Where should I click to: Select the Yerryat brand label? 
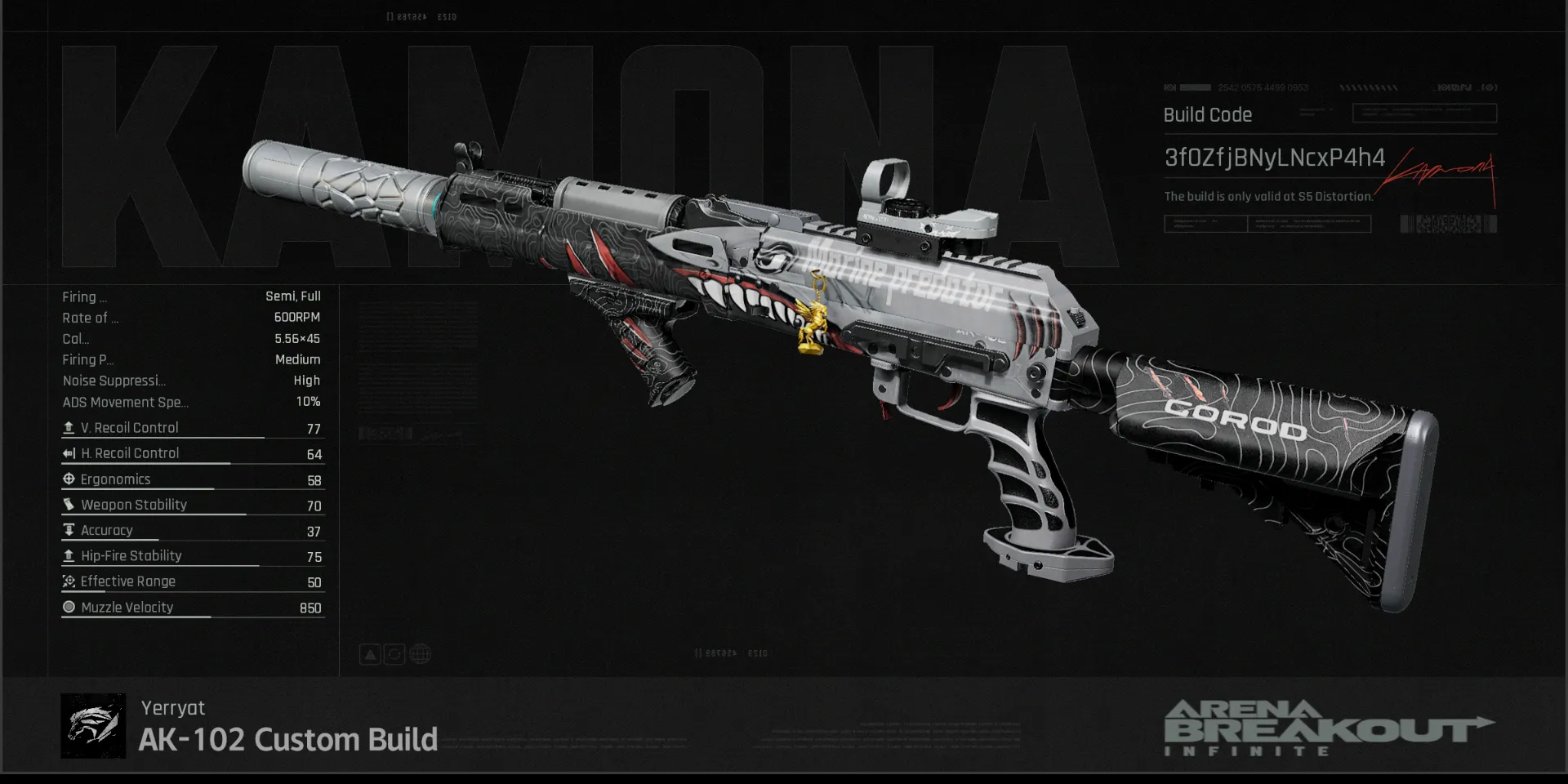(172, 708)
